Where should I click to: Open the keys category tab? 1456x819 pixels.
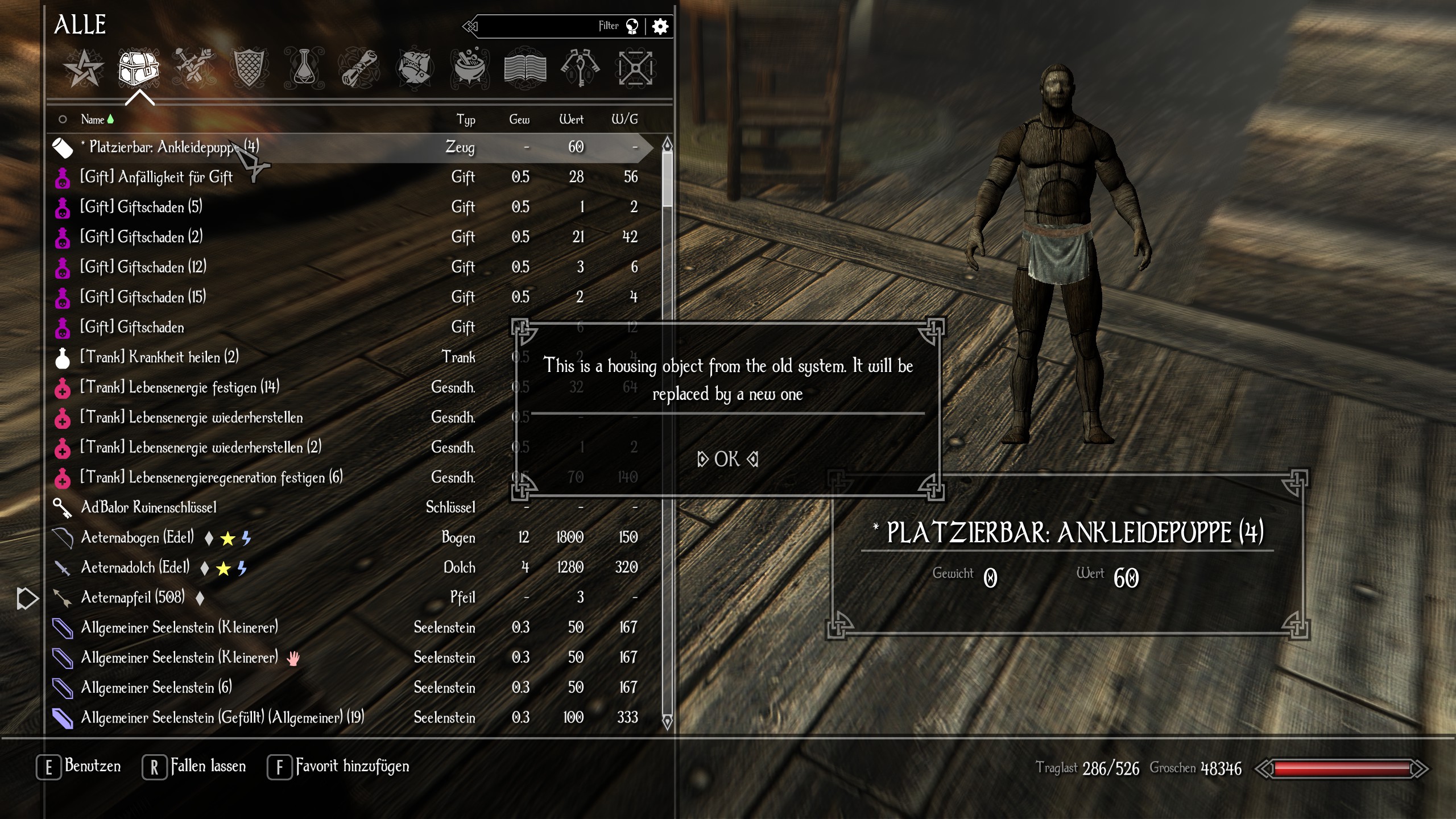[x=580, y=69]
